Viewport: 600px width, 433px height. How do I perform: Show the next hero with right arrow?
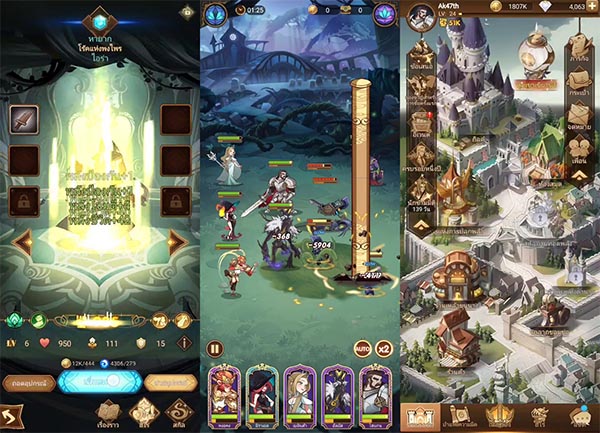point(178,241)
